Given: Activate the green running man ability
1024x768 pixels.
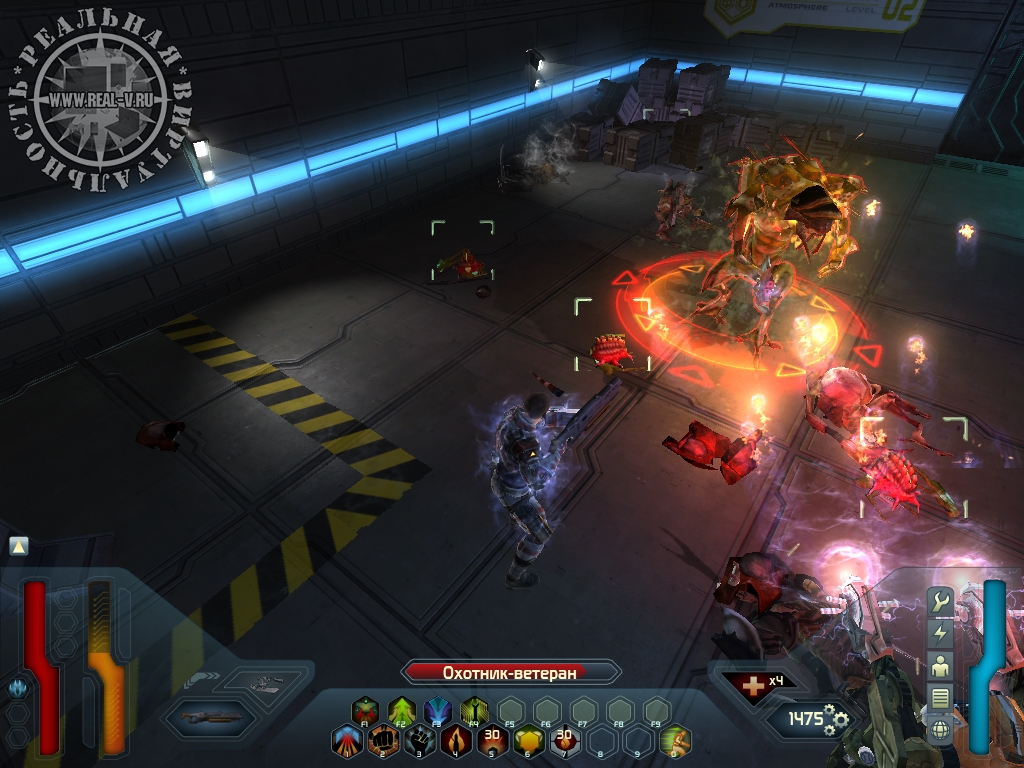Looking at the screenshot, I should (x=675, y=741).
